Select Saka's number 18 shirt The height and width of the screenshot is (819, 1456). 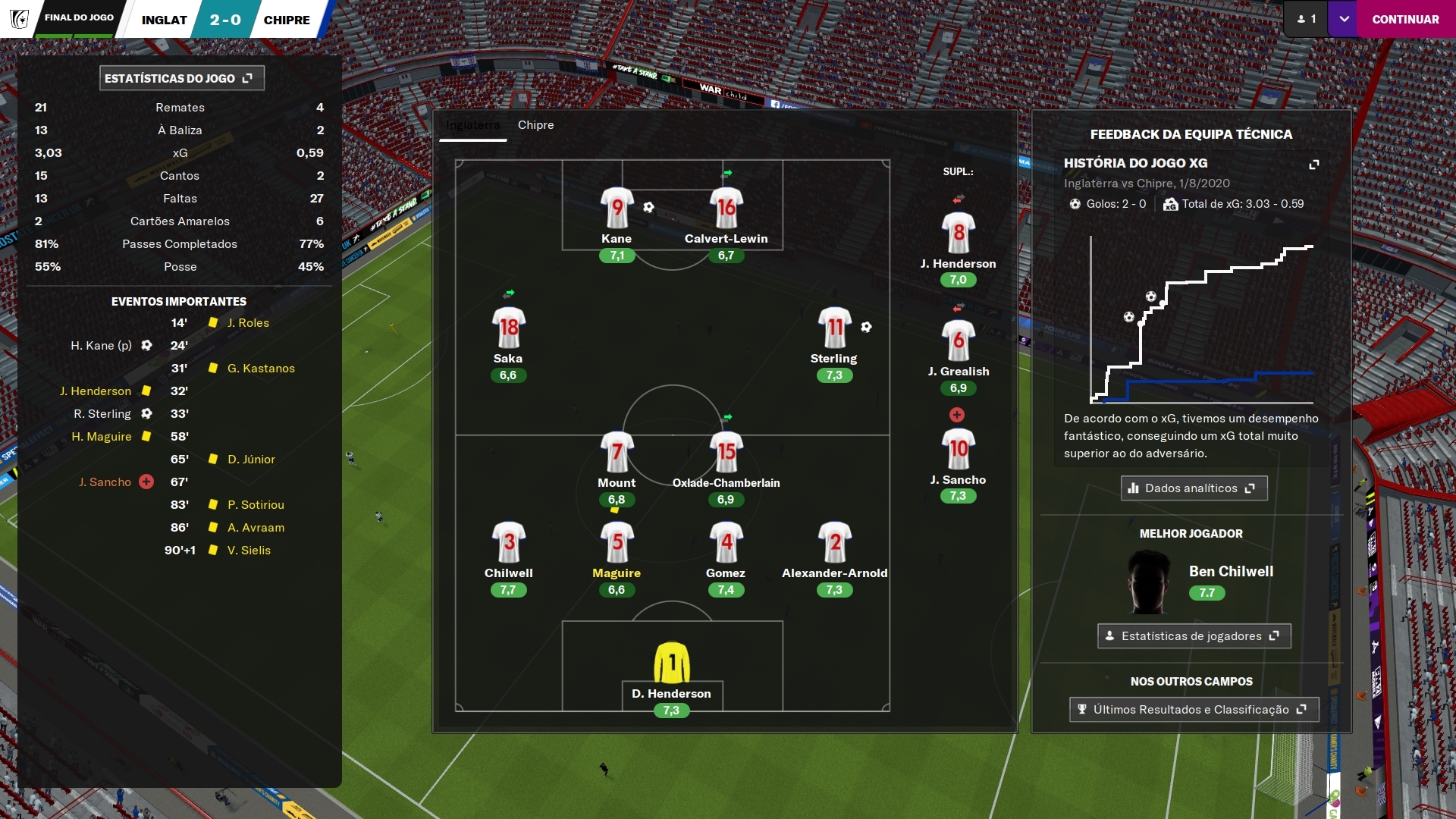(x=508, y=328)
